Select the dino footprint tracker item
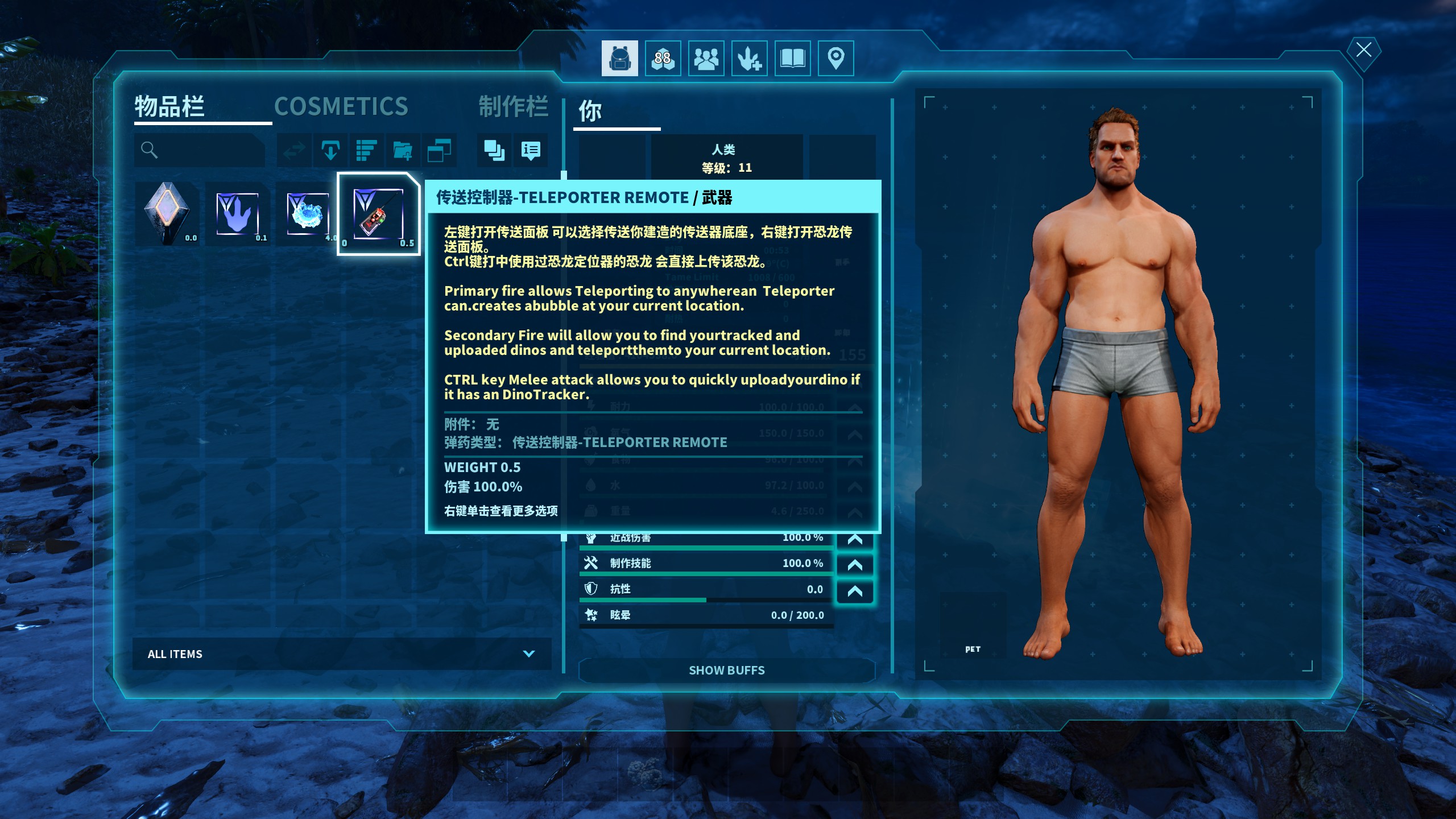 237,214
